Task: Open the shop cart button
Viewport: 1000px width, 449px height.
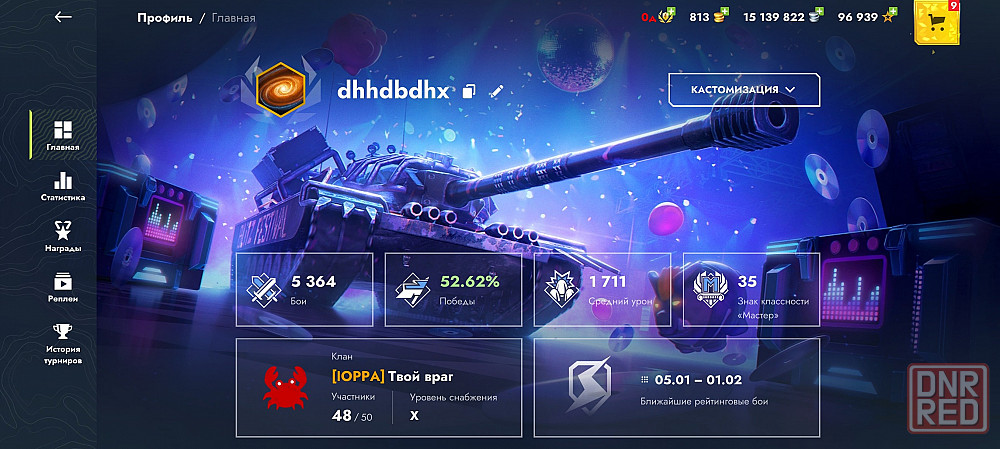Action: pyautogui.click(x=937, y=22)
